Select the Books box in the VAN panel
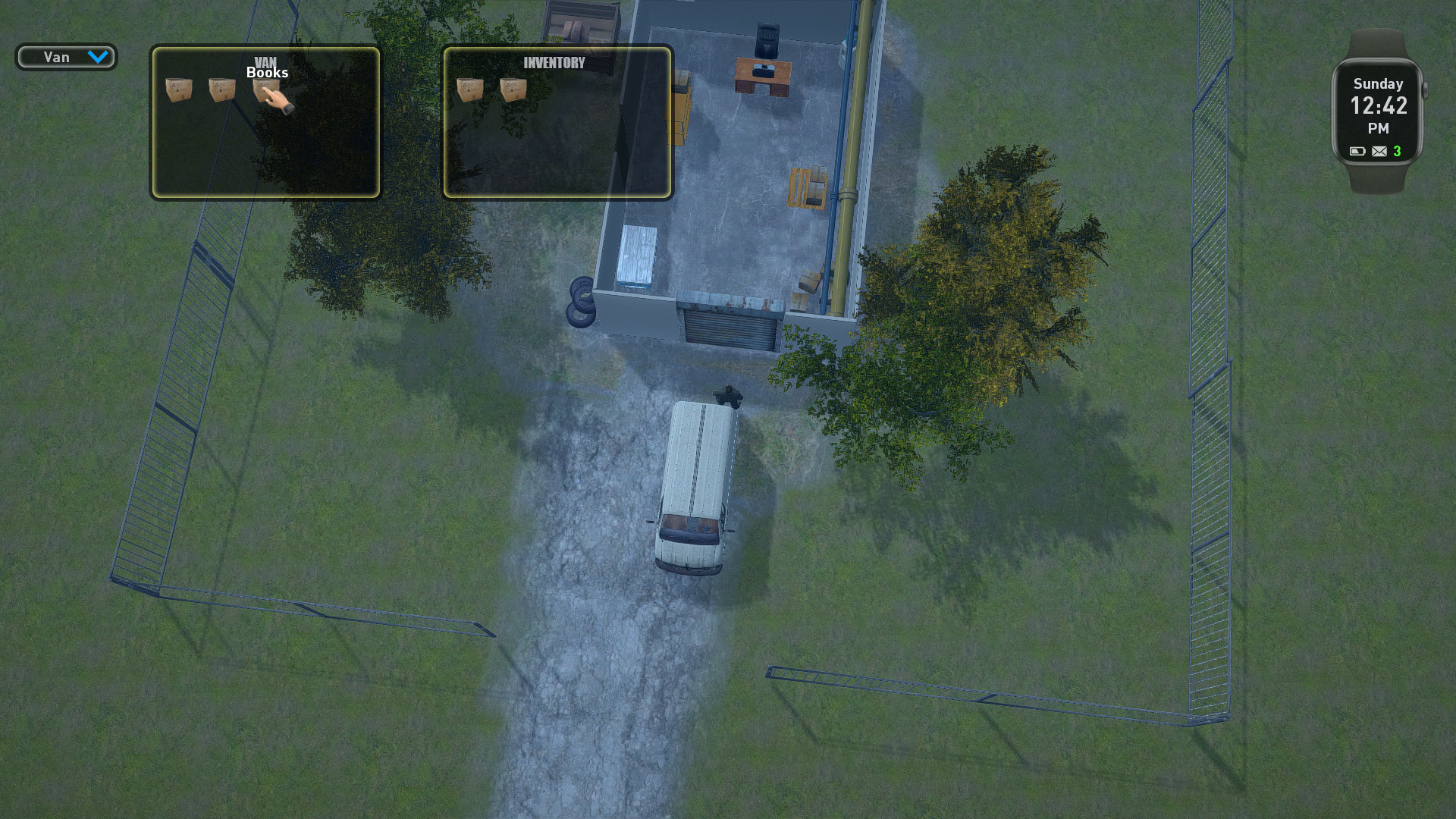1456x819 pixels. (267, 91)
